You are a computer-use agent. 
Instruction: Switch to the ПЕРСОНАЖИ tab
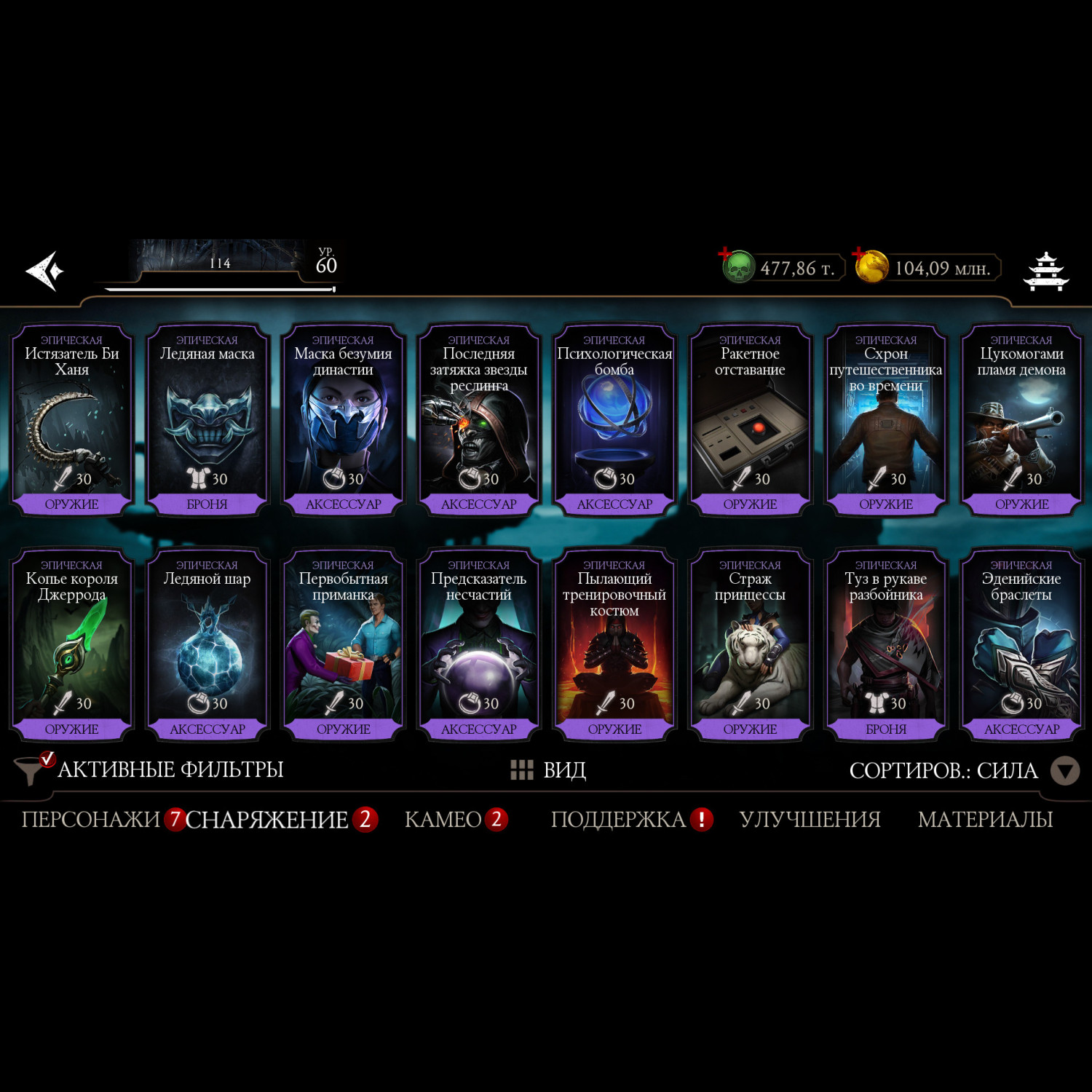coord(90,820)
